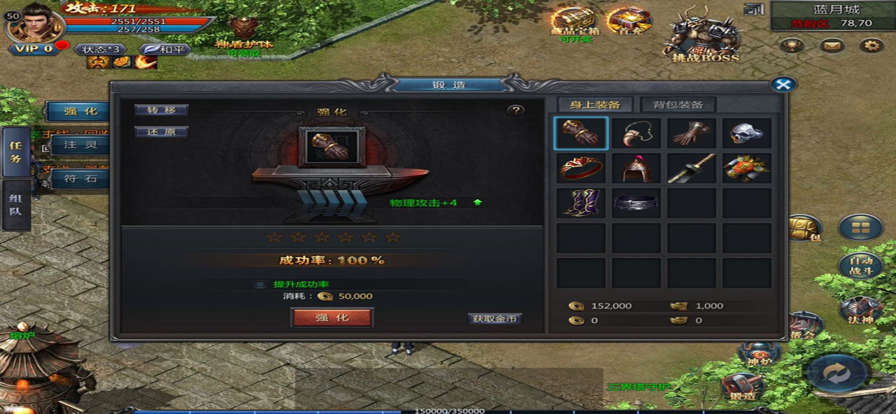Pick the fang necklace equipment slot

[x=636, y=133]
